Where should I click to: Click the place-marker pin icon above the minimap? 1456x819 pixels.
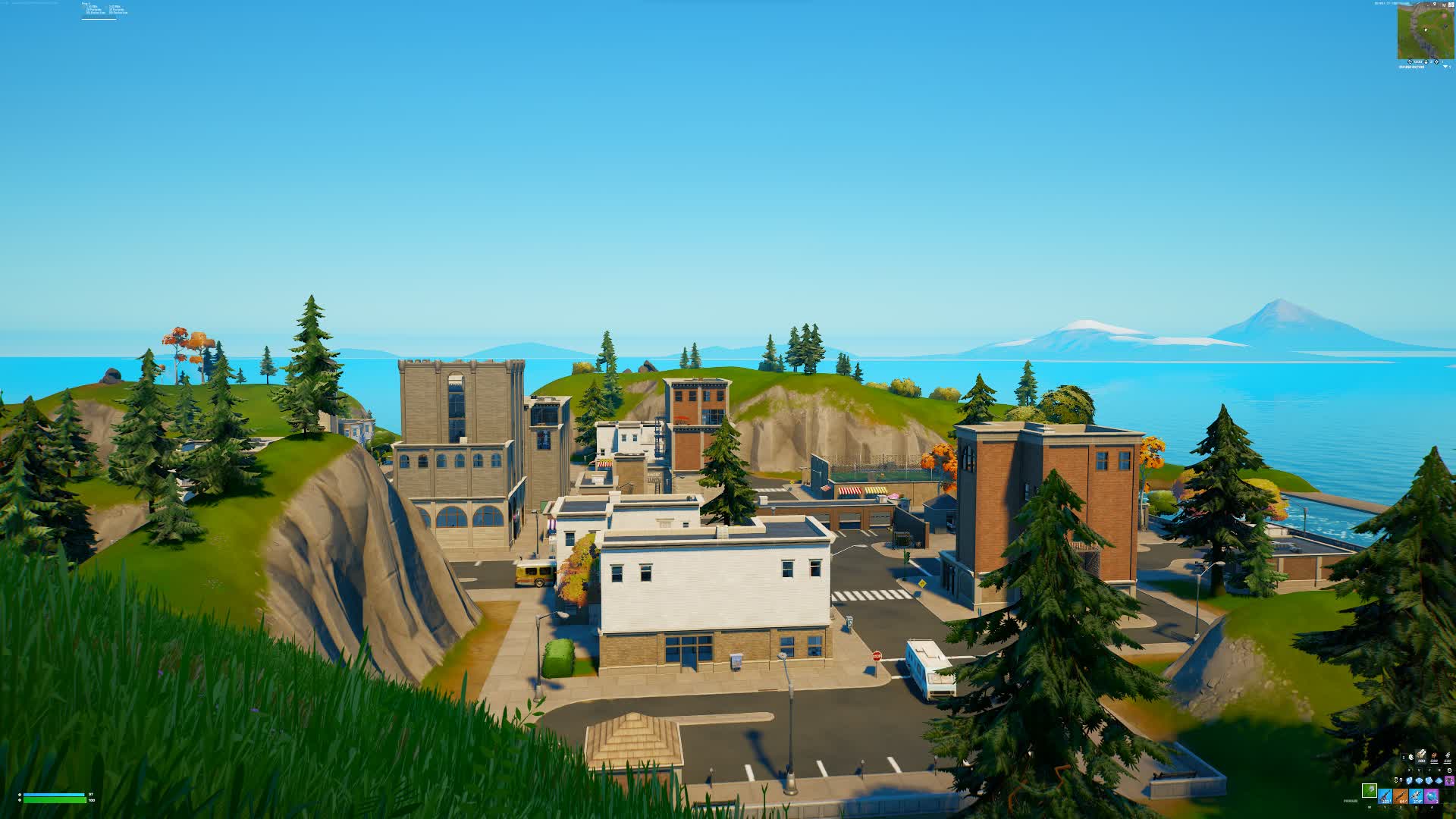pyautogui.click(x=1435, y=5)
